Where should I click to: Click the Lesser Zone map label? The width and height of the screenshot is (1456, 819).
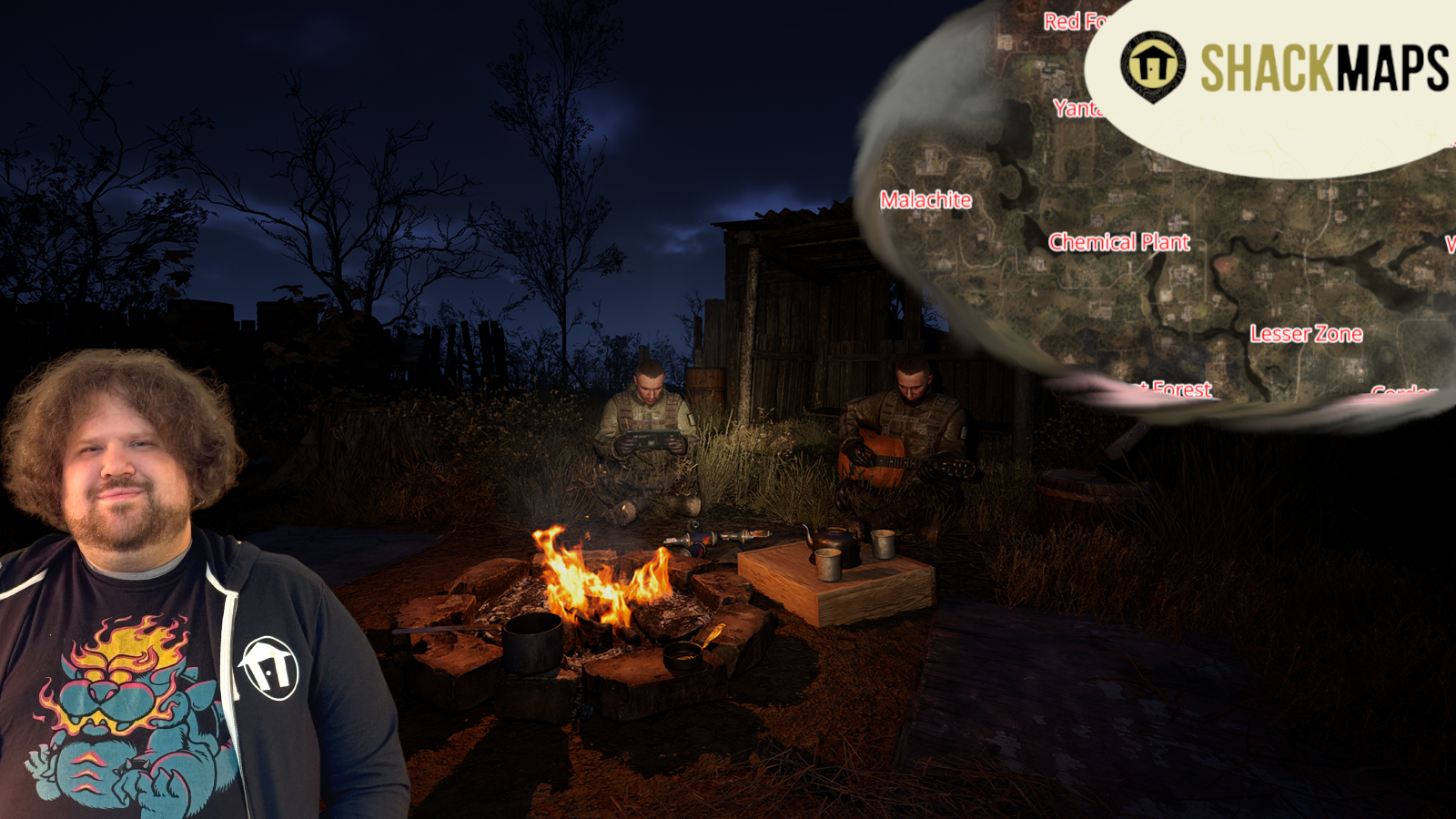(x=1306, y=334)
